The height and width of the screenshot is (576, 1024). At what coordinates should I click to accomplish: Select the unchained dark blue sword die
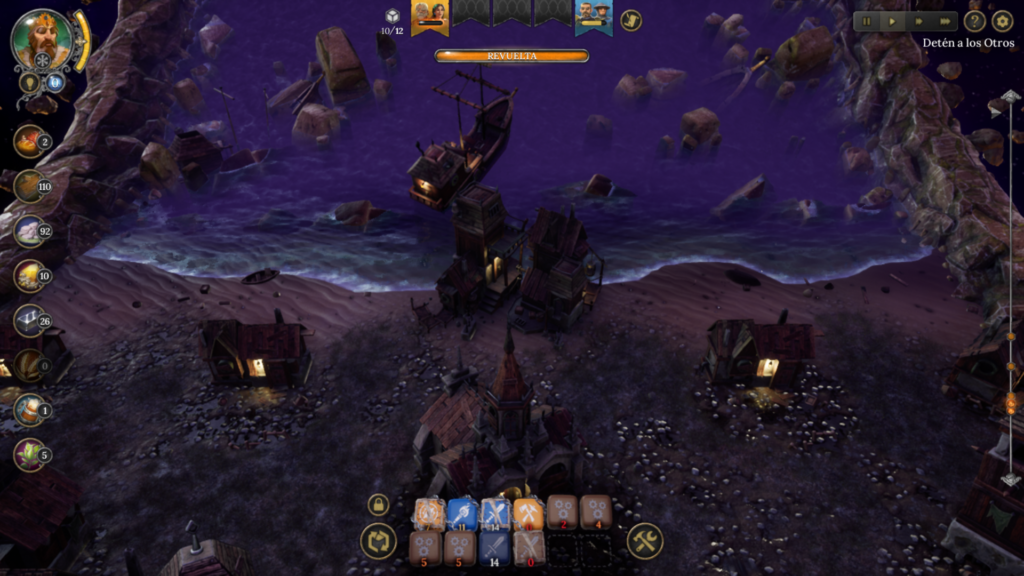point(494,548)
